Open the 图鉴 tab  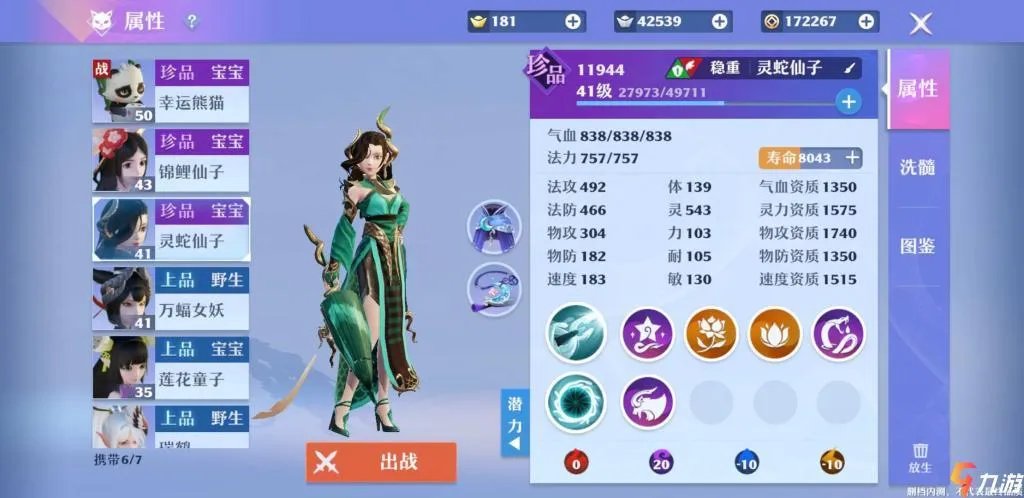(917, 246)
